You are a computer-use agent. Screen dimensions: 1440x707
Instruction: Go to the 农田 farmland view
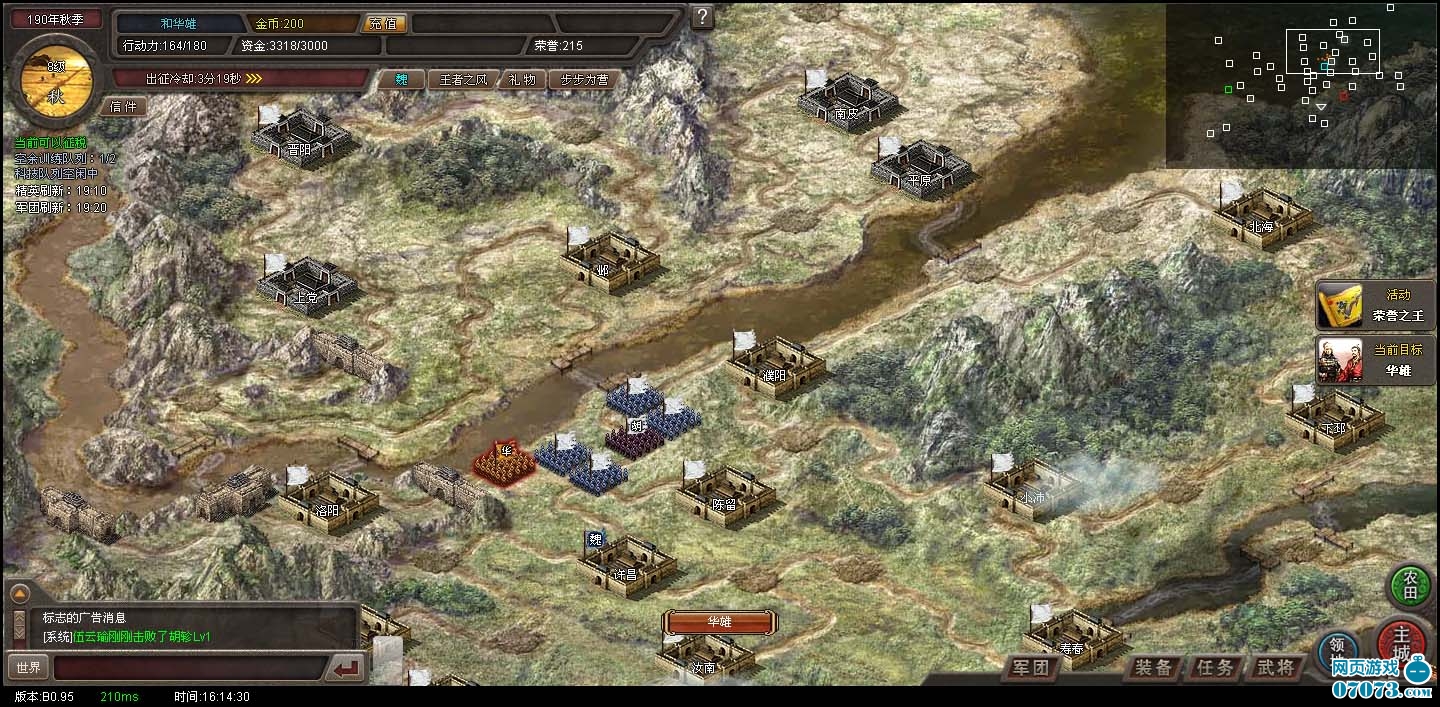[1409, 585]
